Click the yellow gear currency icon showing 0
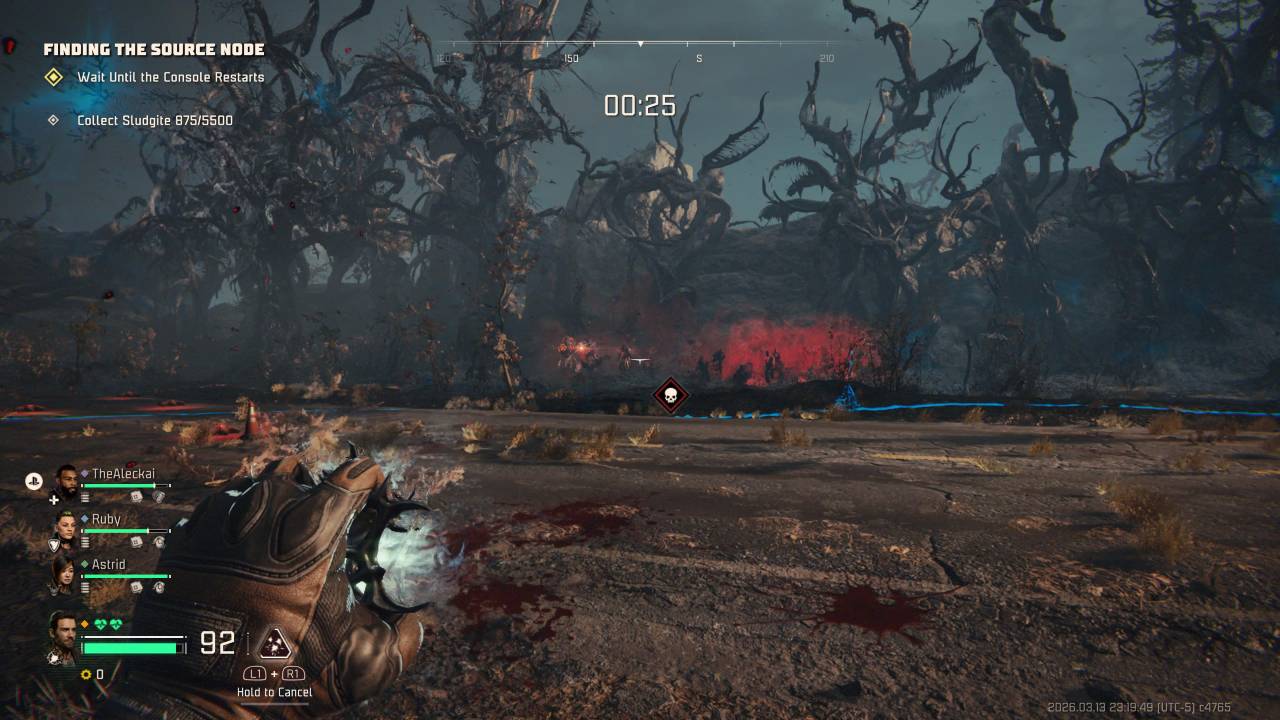The image size is (1280, 720). [85, 675]
